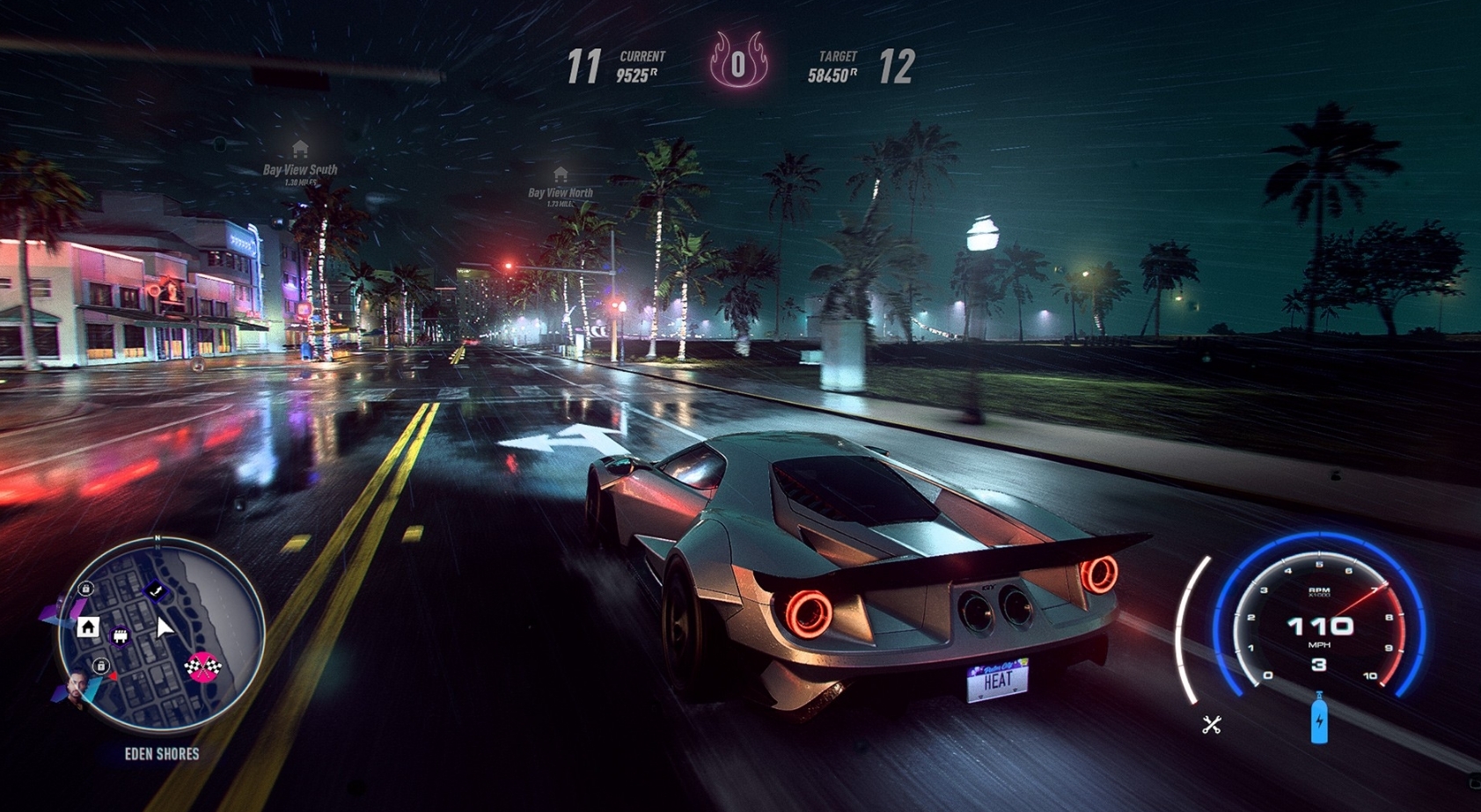The width and height of the screenshot is (1481, 812).
Task: Click the Eden Shores minimap
Action: (x=161, y=635)
